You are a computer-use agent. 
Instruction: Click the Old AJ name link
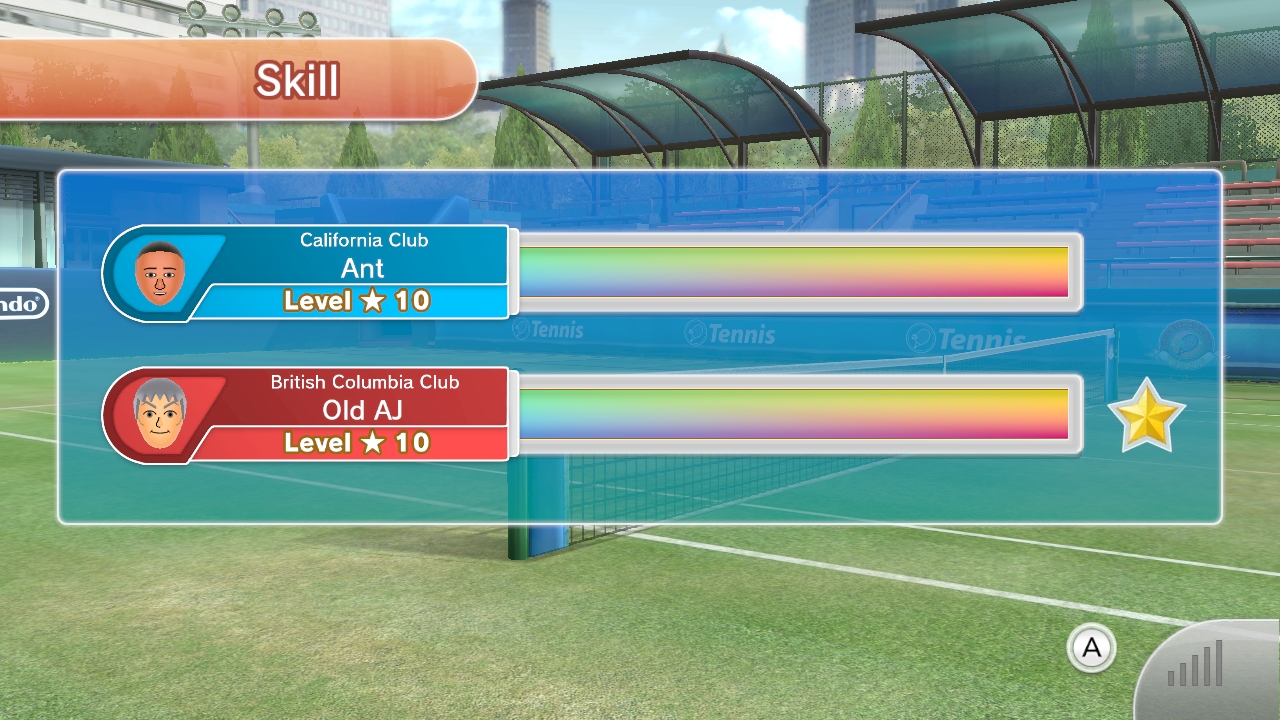coord(364,410)
